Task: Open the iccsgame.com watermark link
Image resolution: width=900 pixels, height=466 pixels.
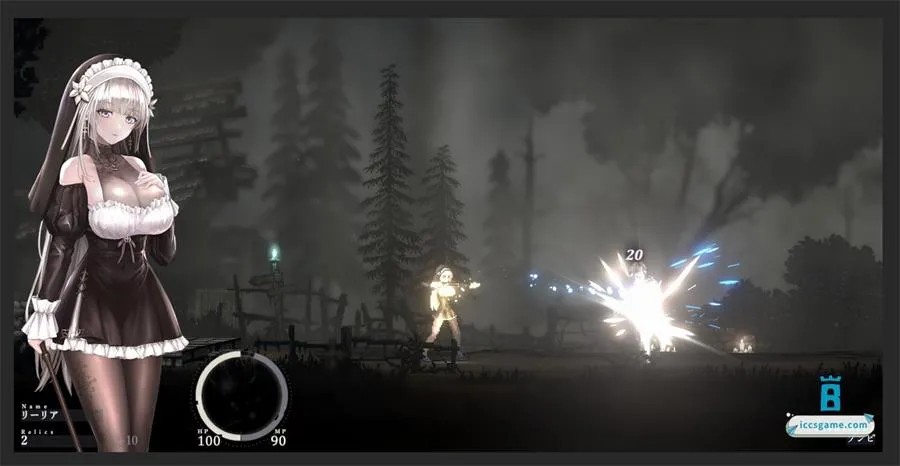Action: (829, 424)
